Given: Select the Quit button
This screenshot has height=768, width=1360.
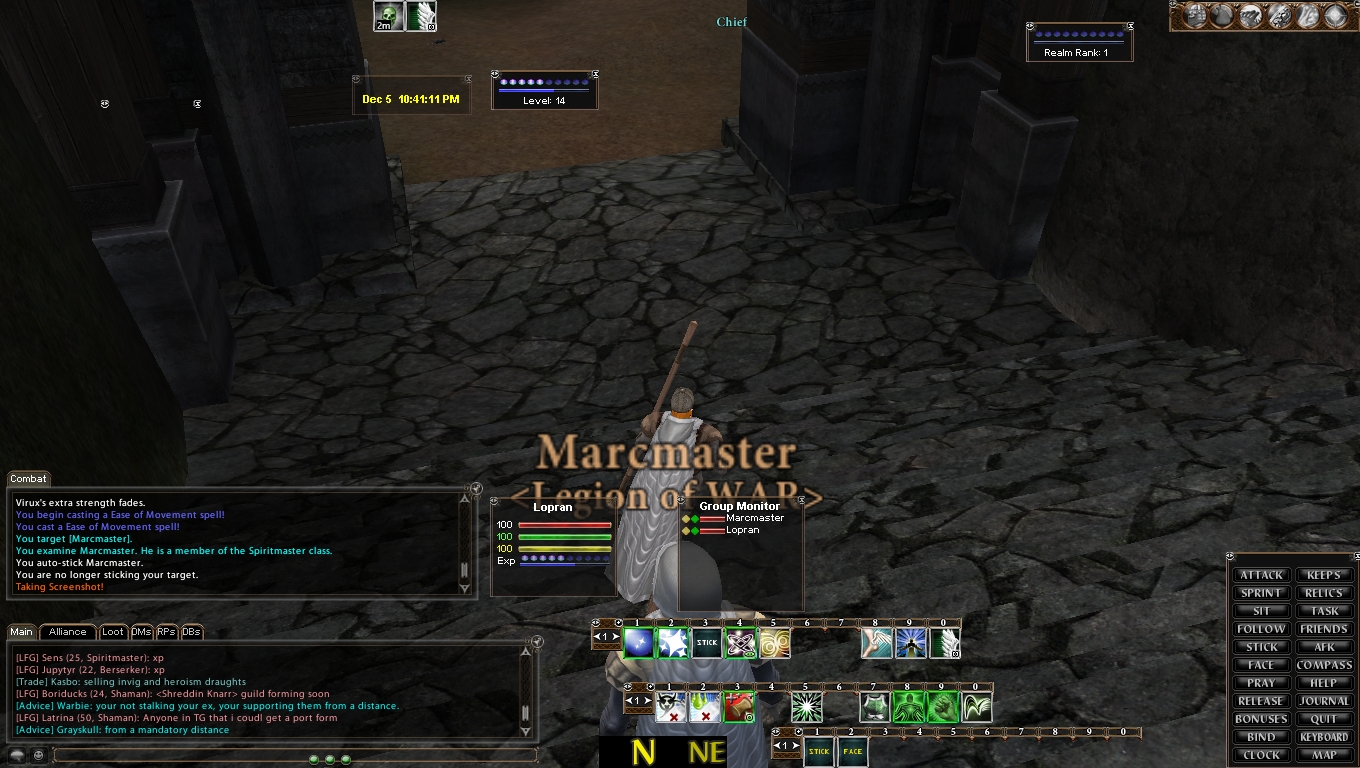Looking at the screenshot, I should point(1324,719).
